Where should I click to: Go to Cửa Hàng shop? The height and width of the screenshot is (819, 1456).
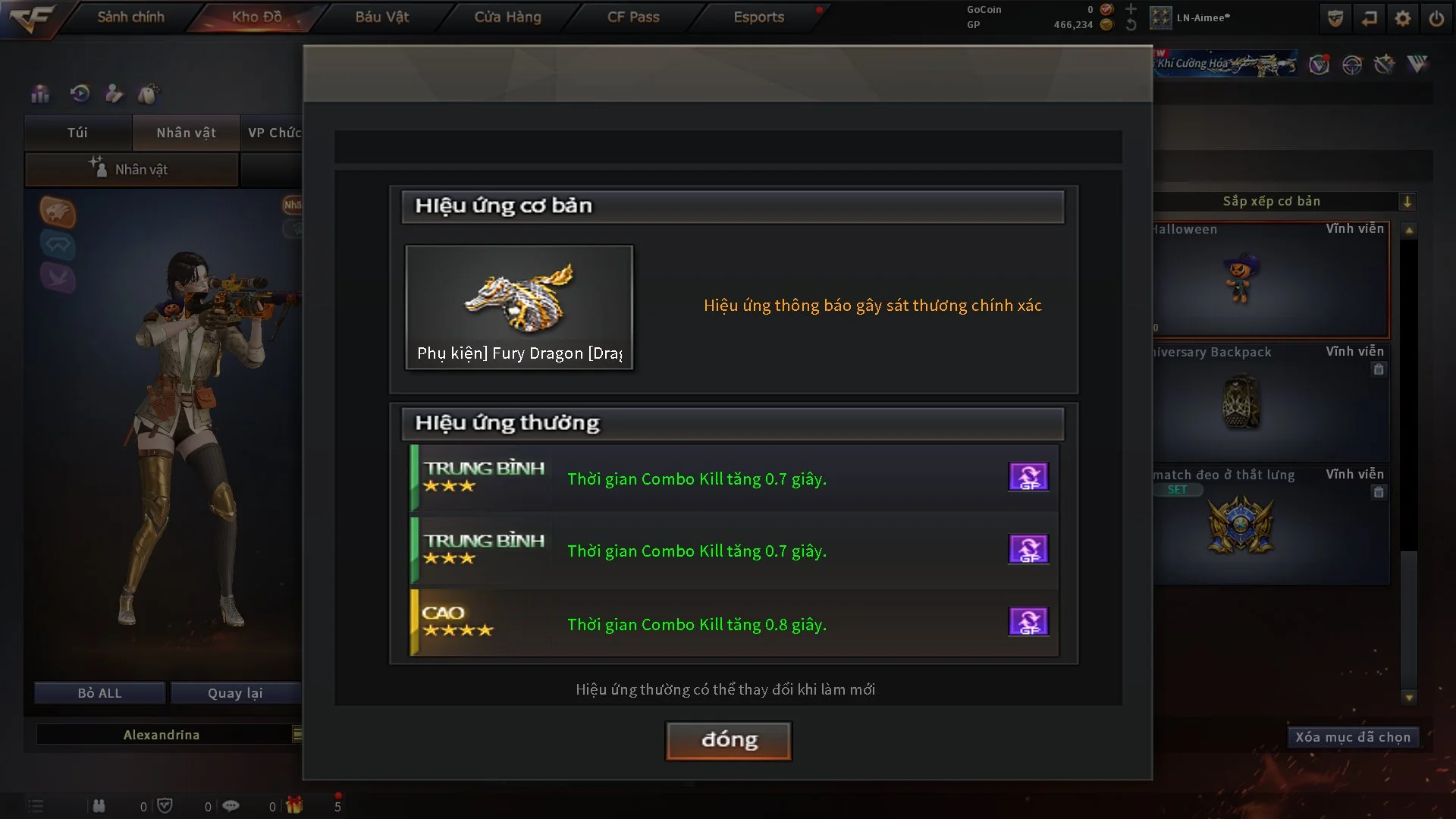click(507, 17)
